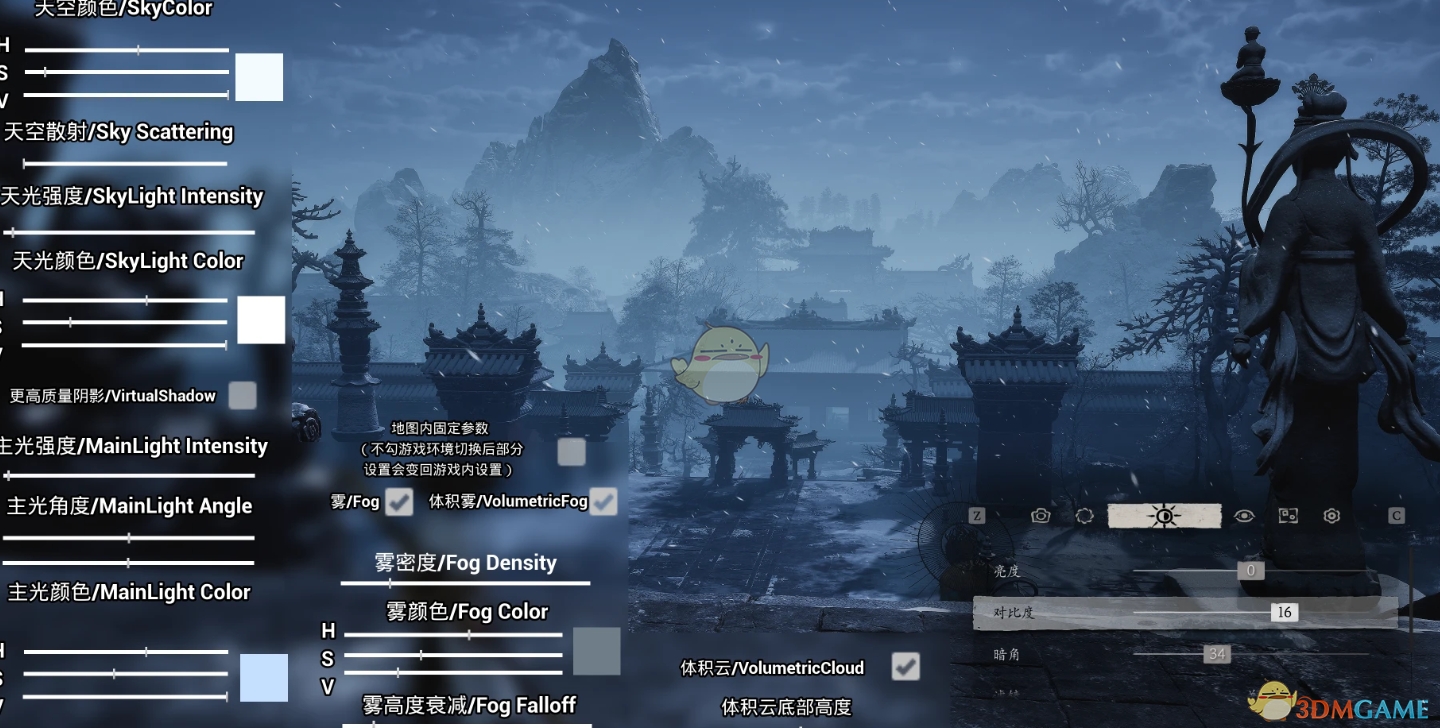
Task: Open the SkyColor color swatch
Action: coord(259,76)
